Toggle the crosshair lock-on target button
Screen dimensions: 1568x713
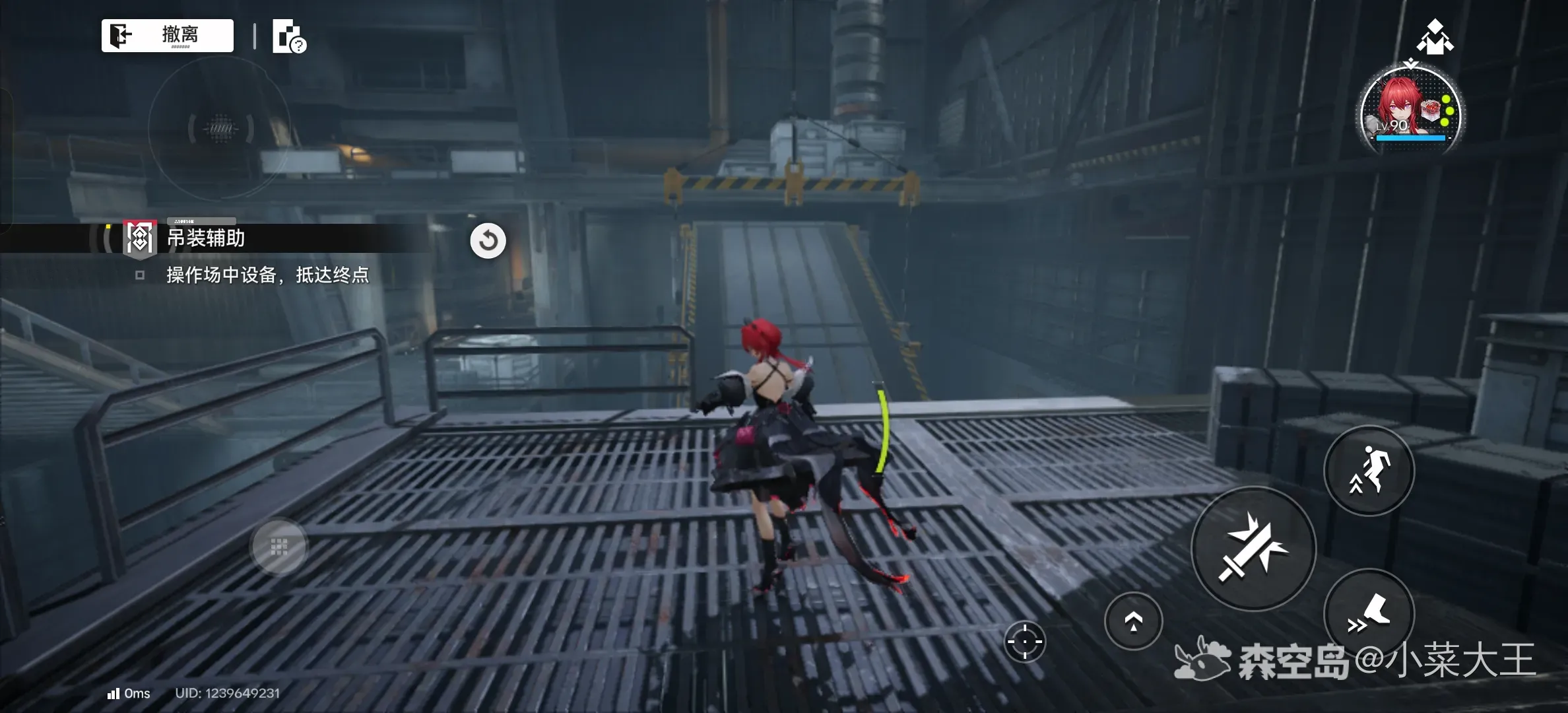[1024, 641]
